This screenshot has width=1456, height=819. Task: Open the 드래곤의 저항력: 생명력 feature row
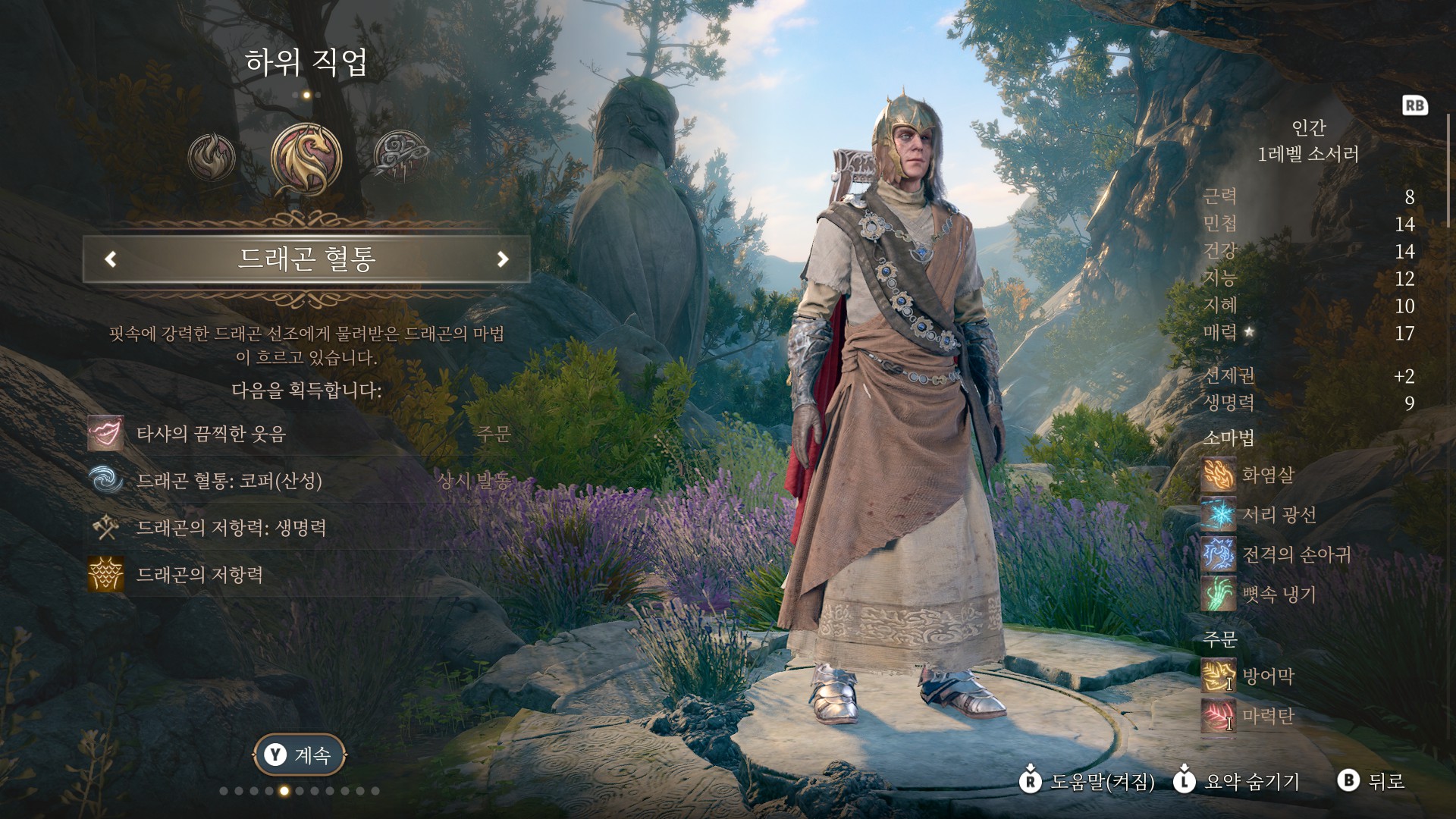231,528
